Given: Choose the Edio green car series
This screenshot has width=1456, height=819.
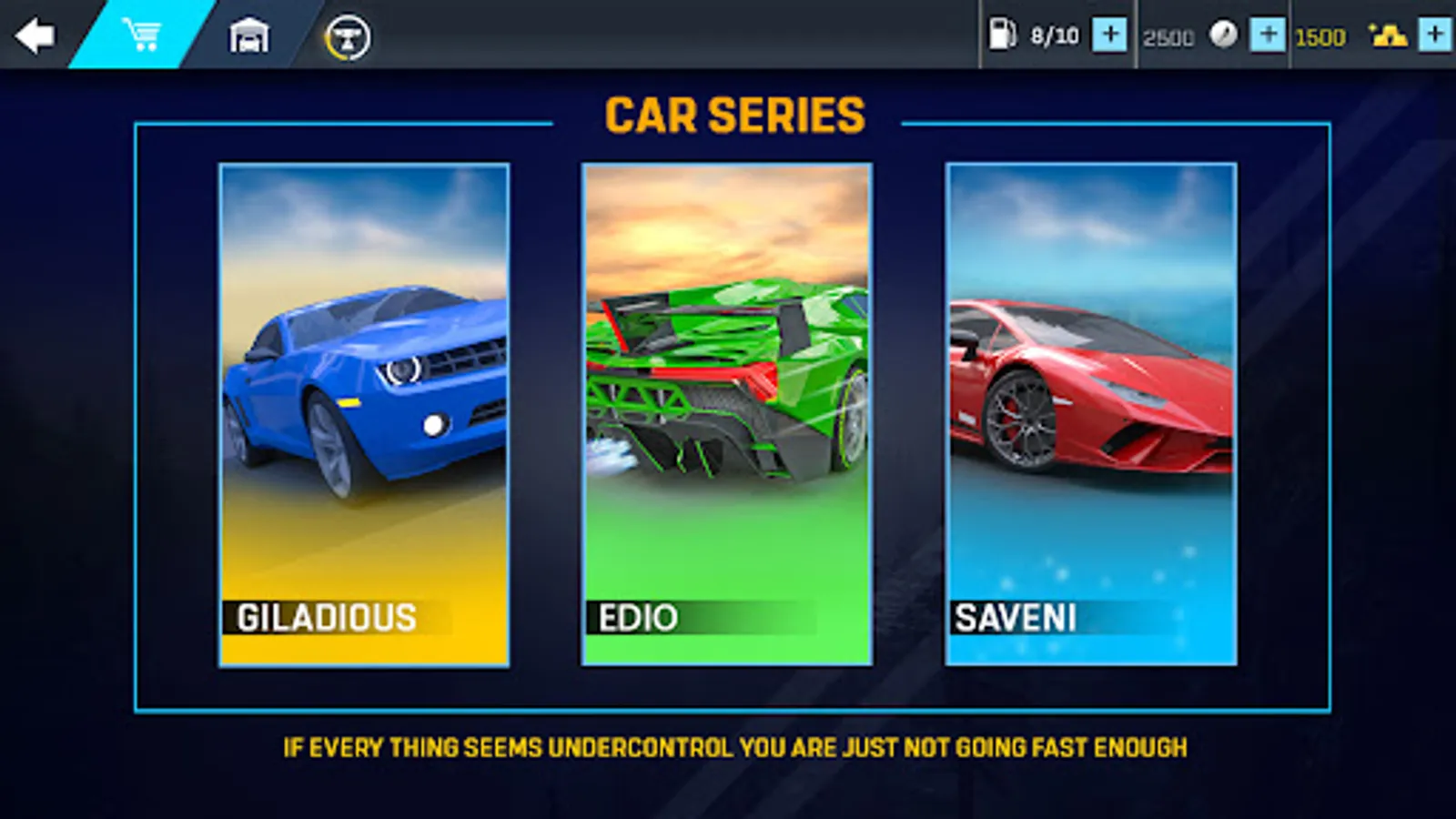Looking at the screenshot, I should [727, 414].
